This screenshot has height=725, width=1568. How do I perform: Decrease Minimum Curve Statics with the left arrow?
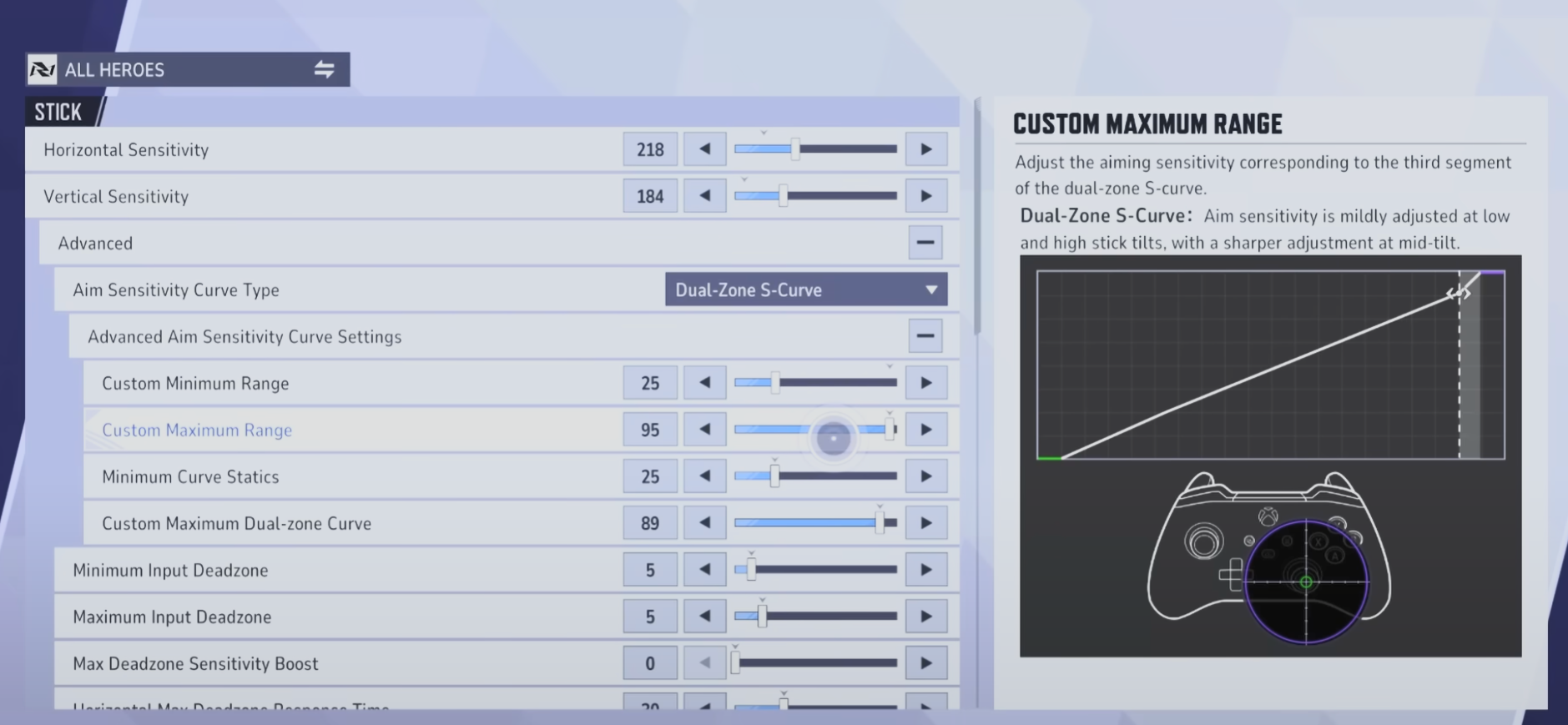point(705,476)
